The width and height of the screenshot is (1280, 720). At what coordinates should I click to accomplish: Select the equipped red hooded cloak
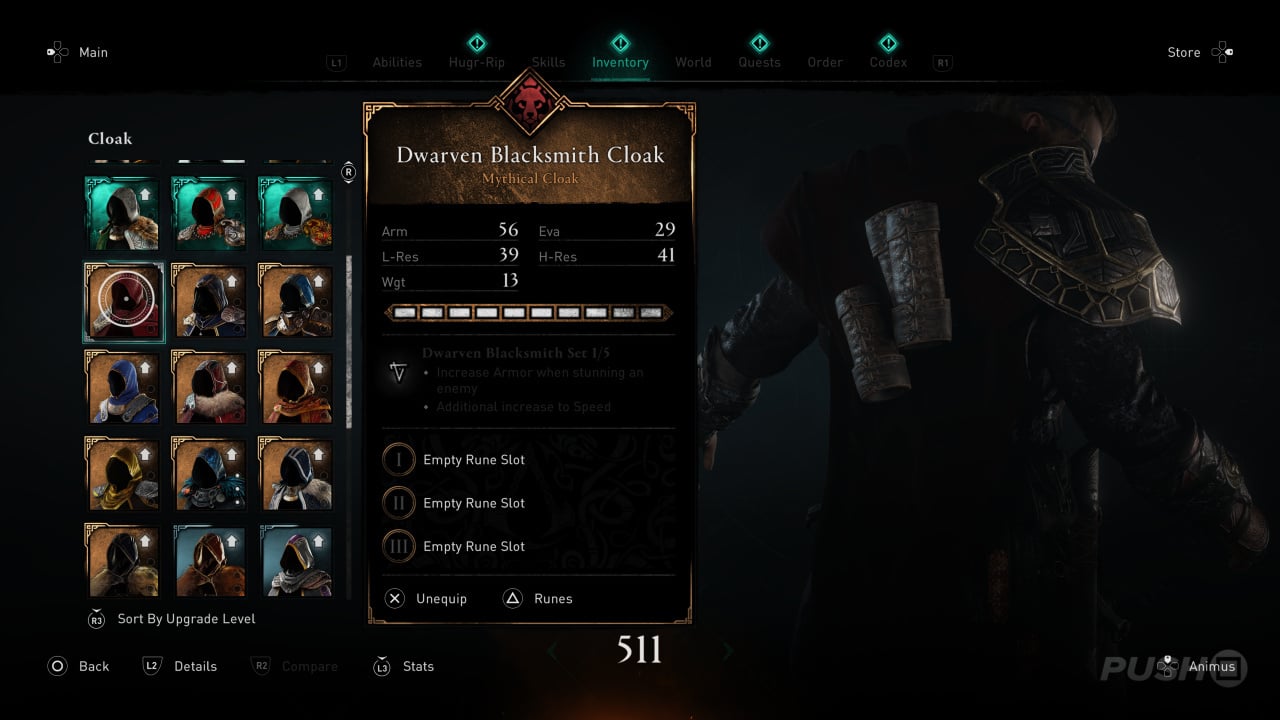(124, 301)
